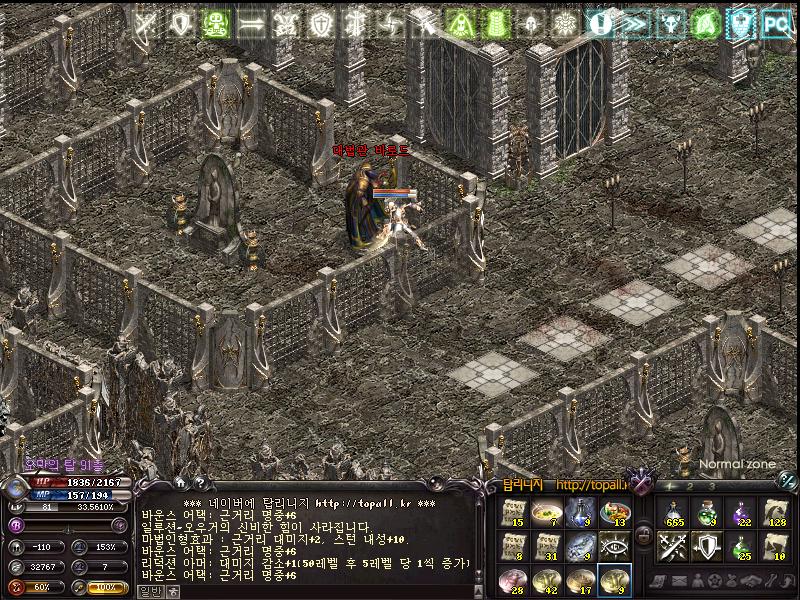The height and width of the screenshot is (600, 800).
Task: Toggle the quickbar padlock button
Action: tap(643, 533)
